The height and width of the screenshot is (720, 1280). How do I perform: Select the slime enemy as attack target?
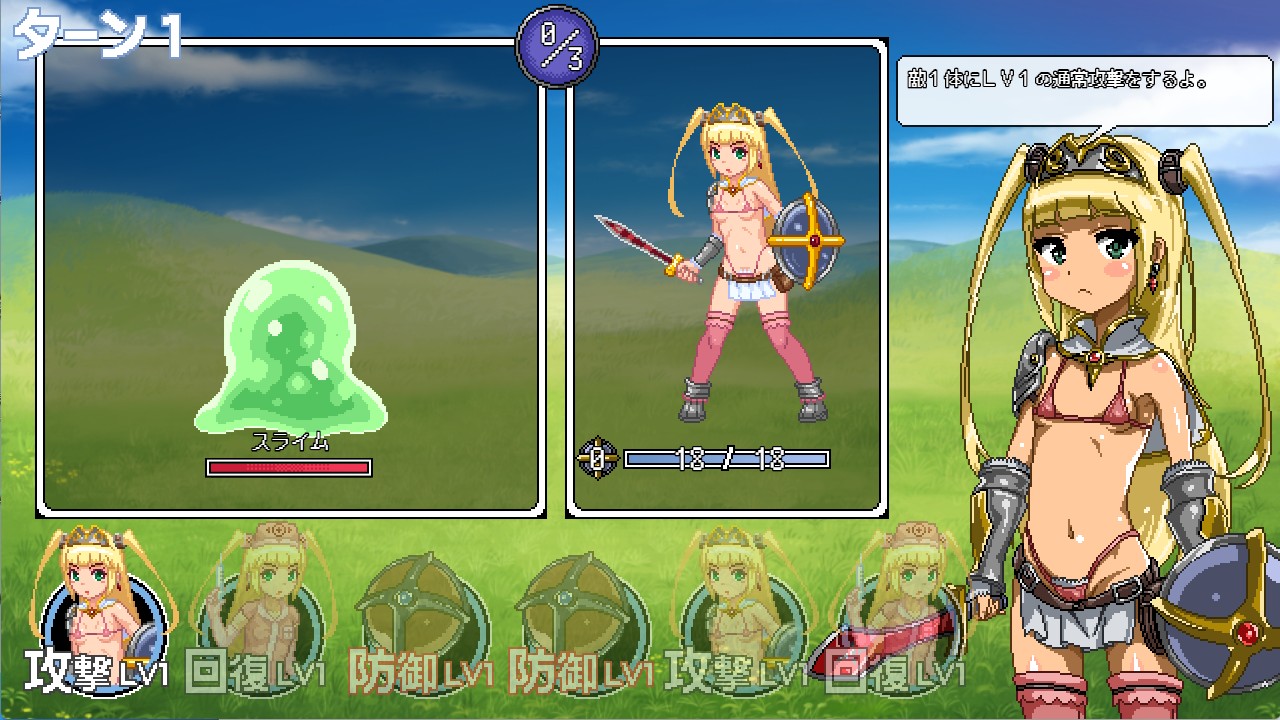(289, 350)
